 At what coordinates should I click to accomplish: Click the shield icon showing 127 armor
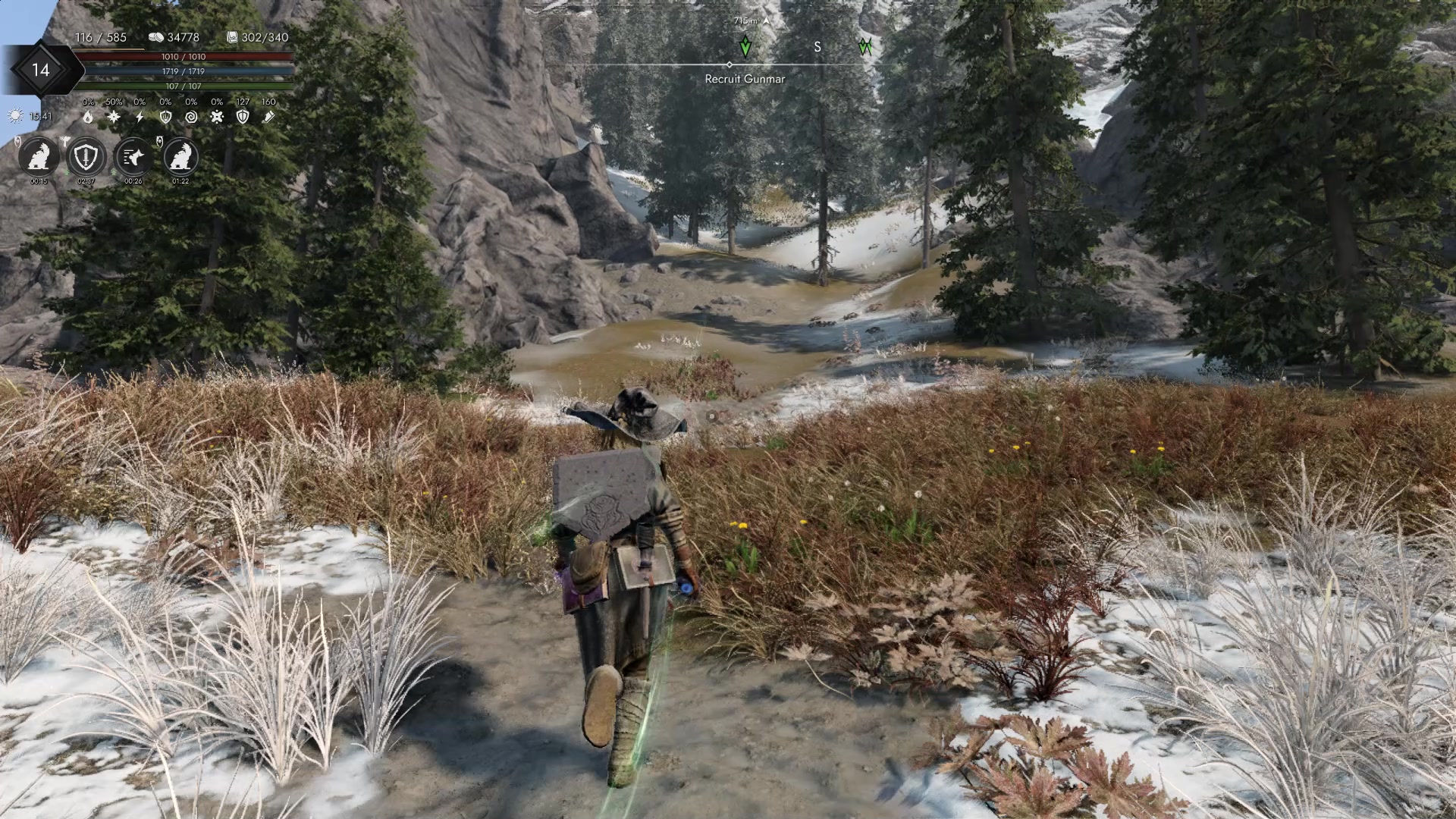[x=243, y=118]
